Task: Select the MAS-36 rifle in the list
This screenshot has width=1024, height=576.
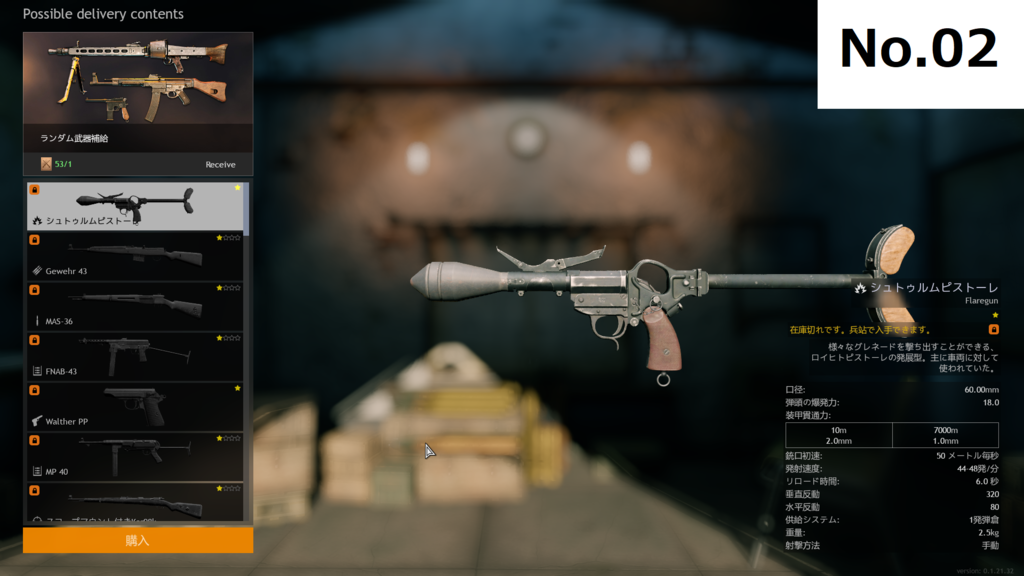Action: point(134,306)
